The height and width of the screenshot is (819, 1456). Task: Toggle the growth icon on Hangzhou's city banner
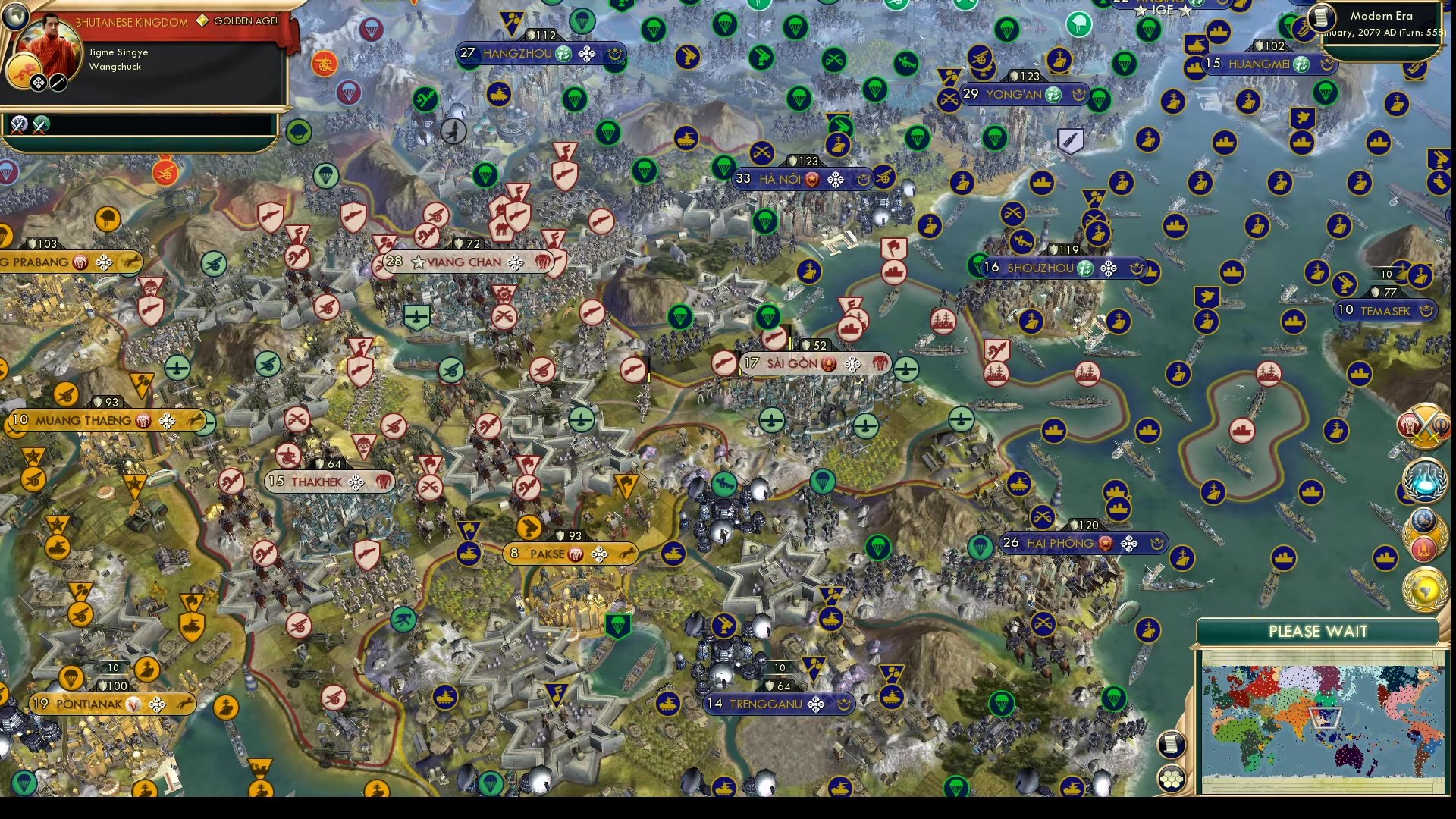click(x=563, y=54)
